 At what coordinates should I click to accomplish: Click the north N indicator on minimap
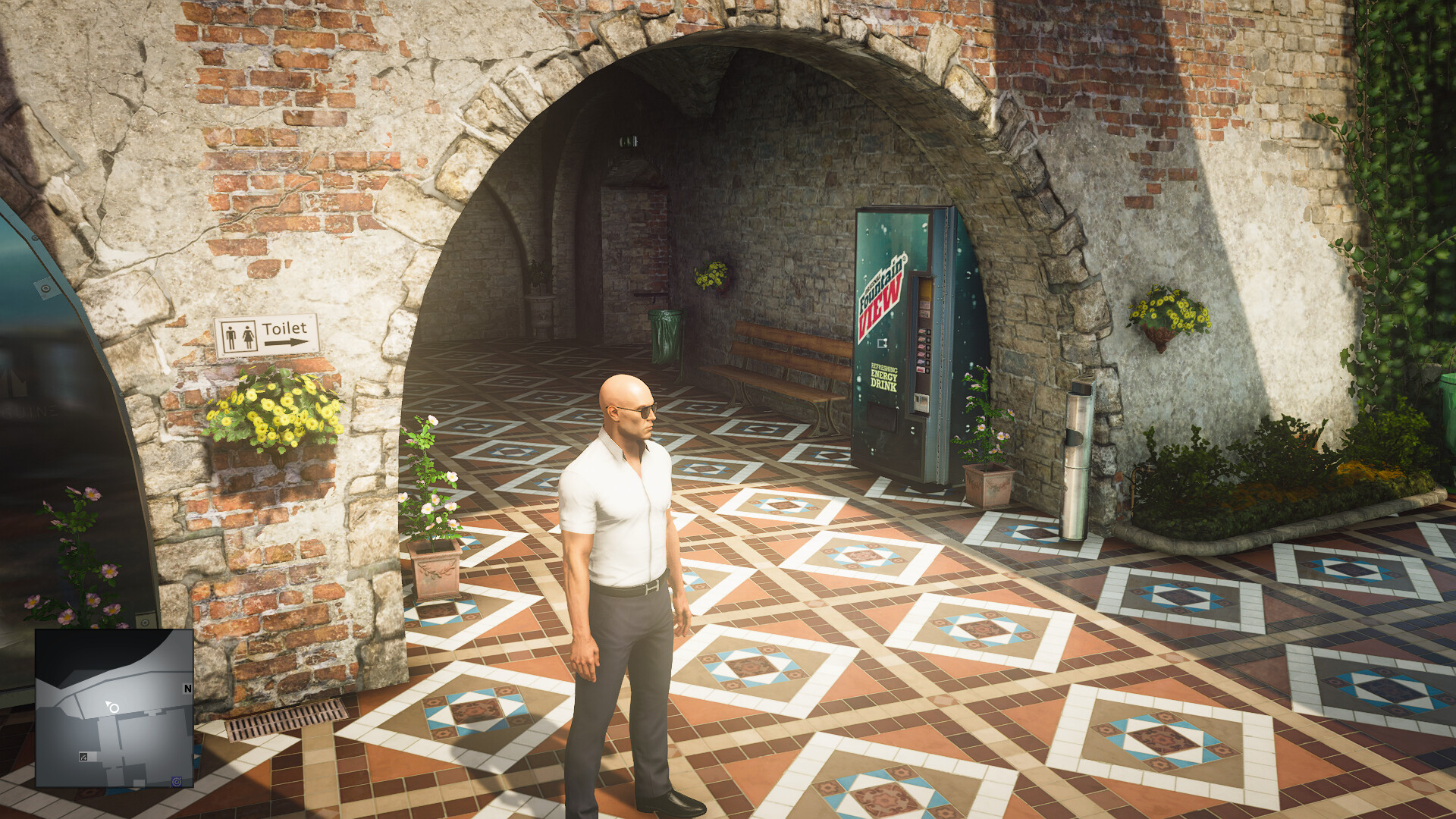pos(187,689)
